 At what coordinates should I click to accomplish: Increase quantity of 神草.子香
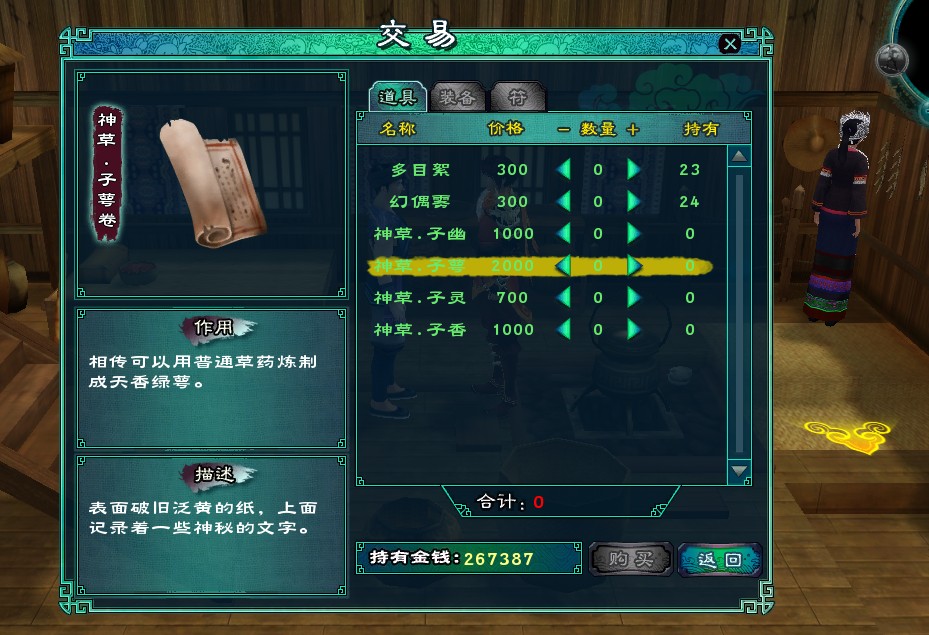pyautogui.click(x=633, y=330)
